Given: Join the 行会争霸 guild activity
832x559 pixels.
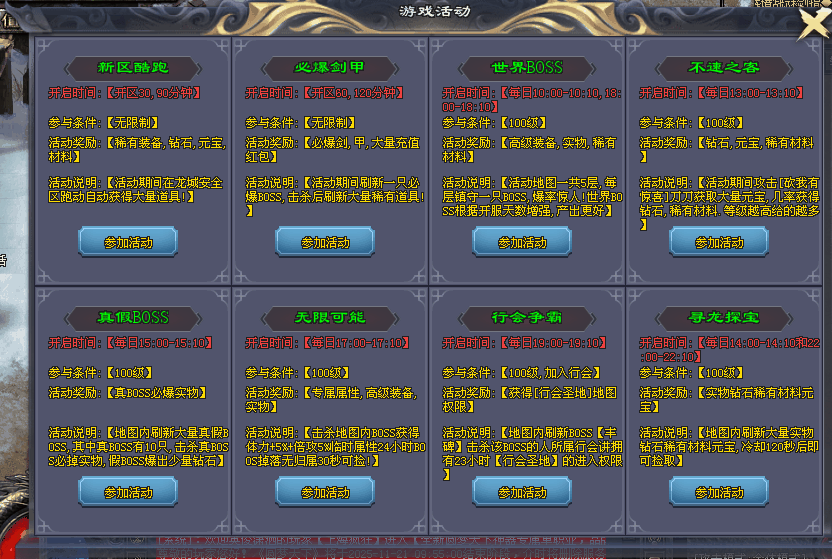Looking at the screenshot, I should [x=522, y=492].
